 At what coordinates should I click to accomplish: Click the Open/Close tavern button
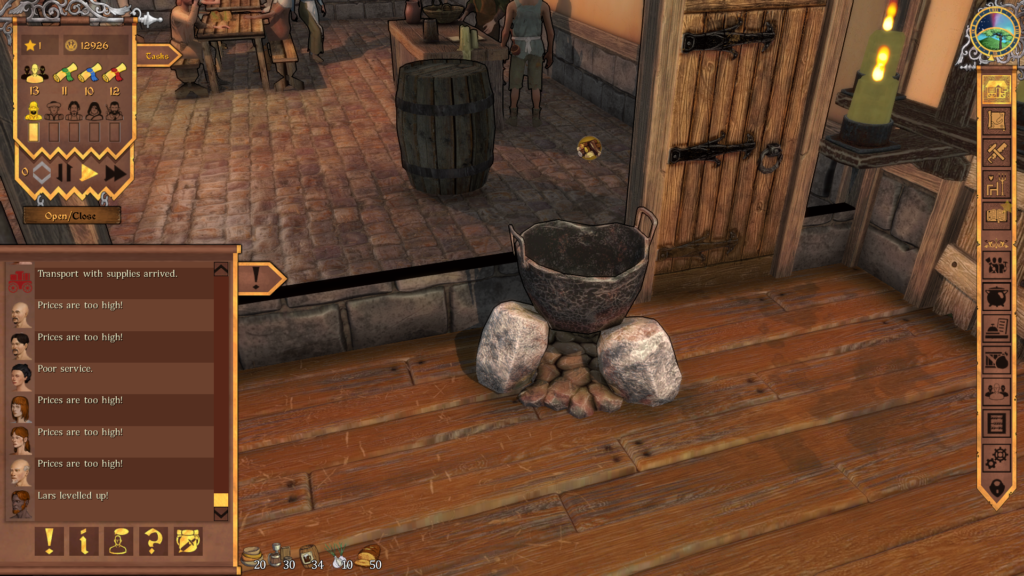tap(72, 215)
